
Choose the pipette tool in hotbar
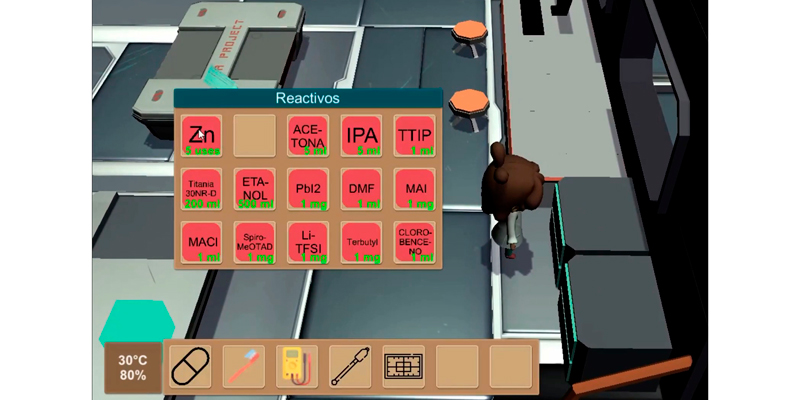pos(350,367)
